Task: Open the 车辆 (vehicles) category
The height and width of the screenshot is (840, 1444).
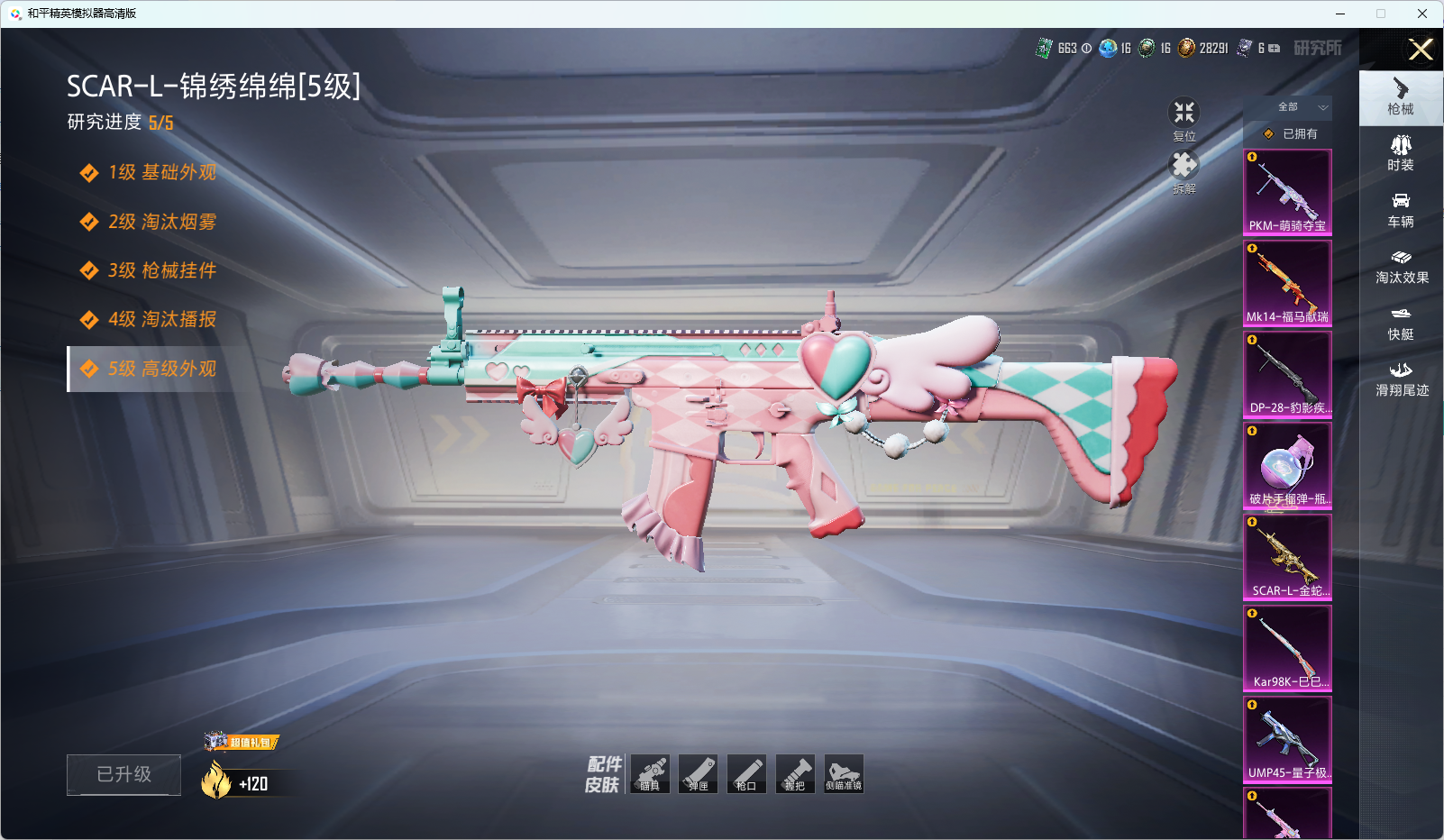Action: tap(1401, 210)
